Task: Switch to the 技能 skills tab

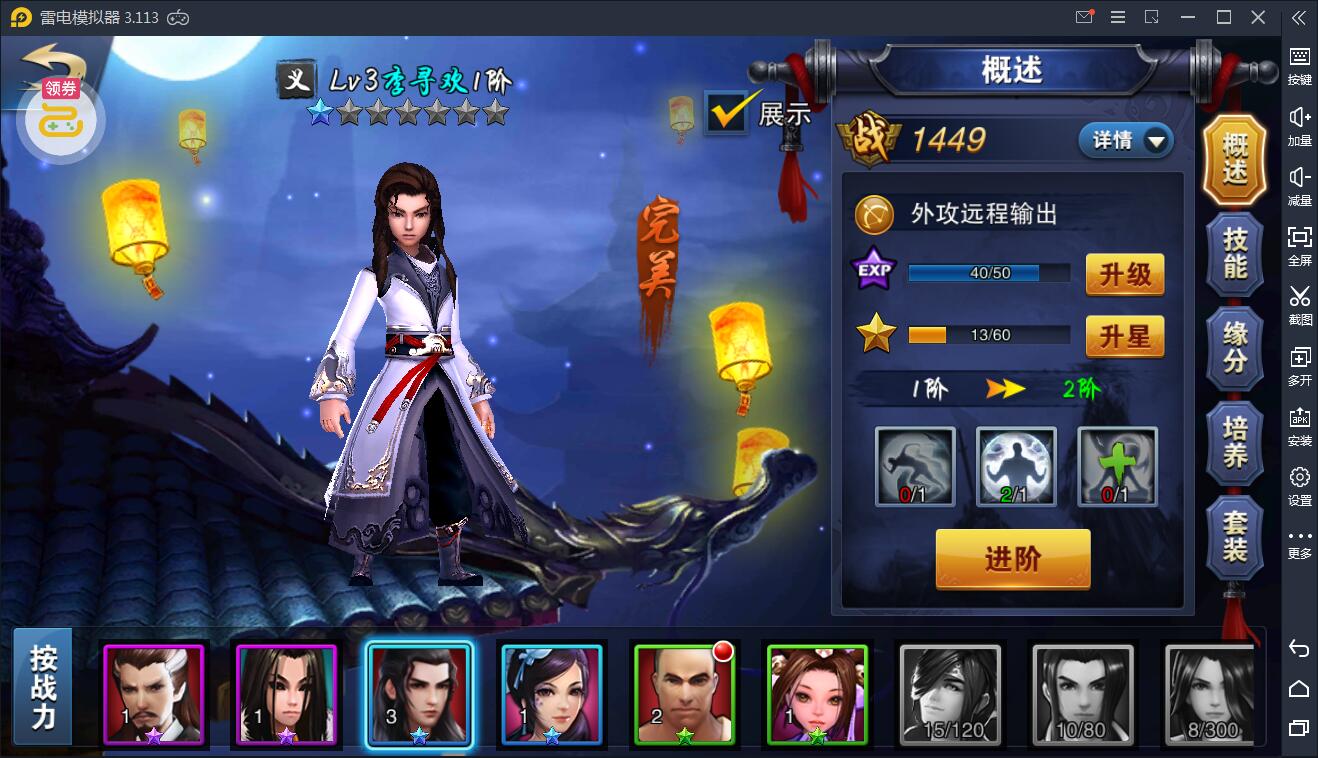Action: 1234,252
